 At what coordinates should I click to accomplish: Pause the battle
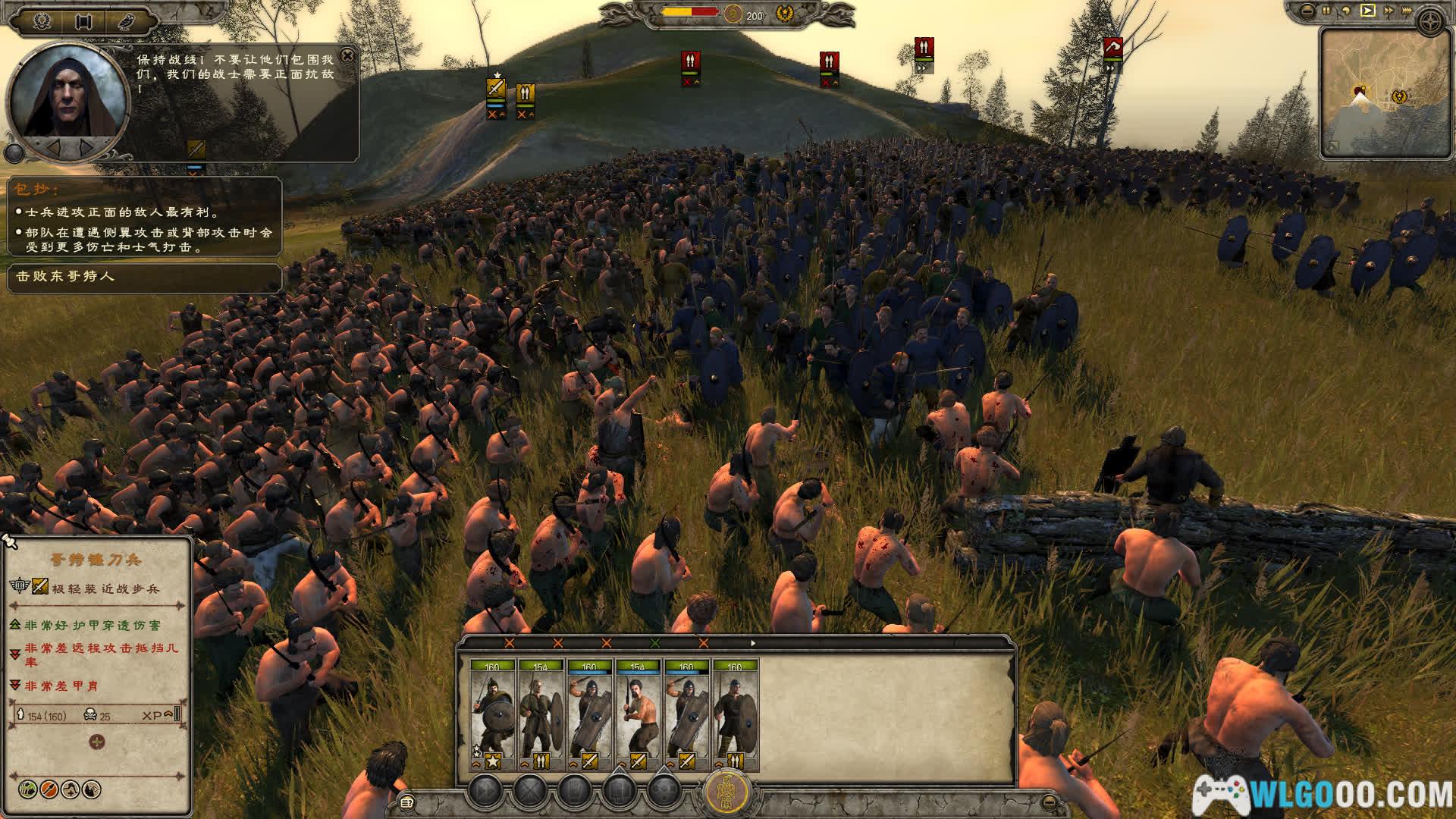(x=1327, y=11)
